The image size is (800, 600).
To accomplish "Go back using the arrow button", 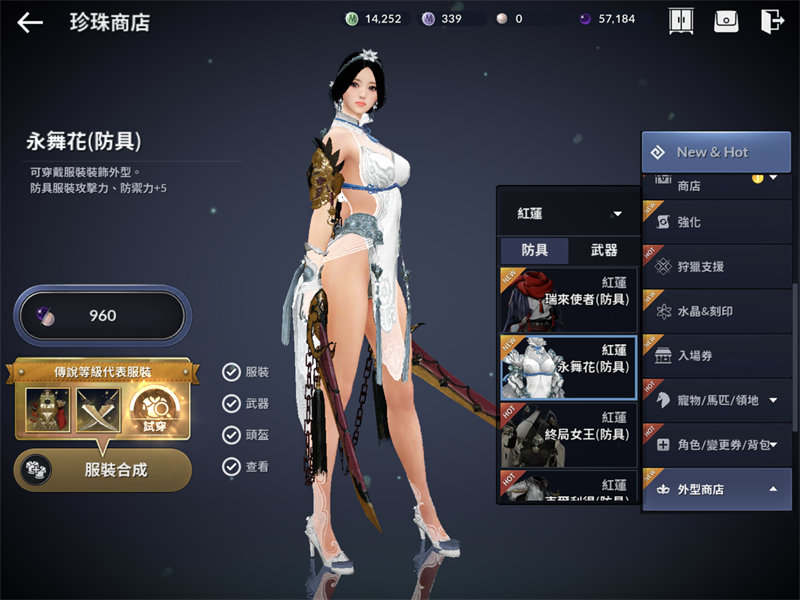I will click(30, 22).
